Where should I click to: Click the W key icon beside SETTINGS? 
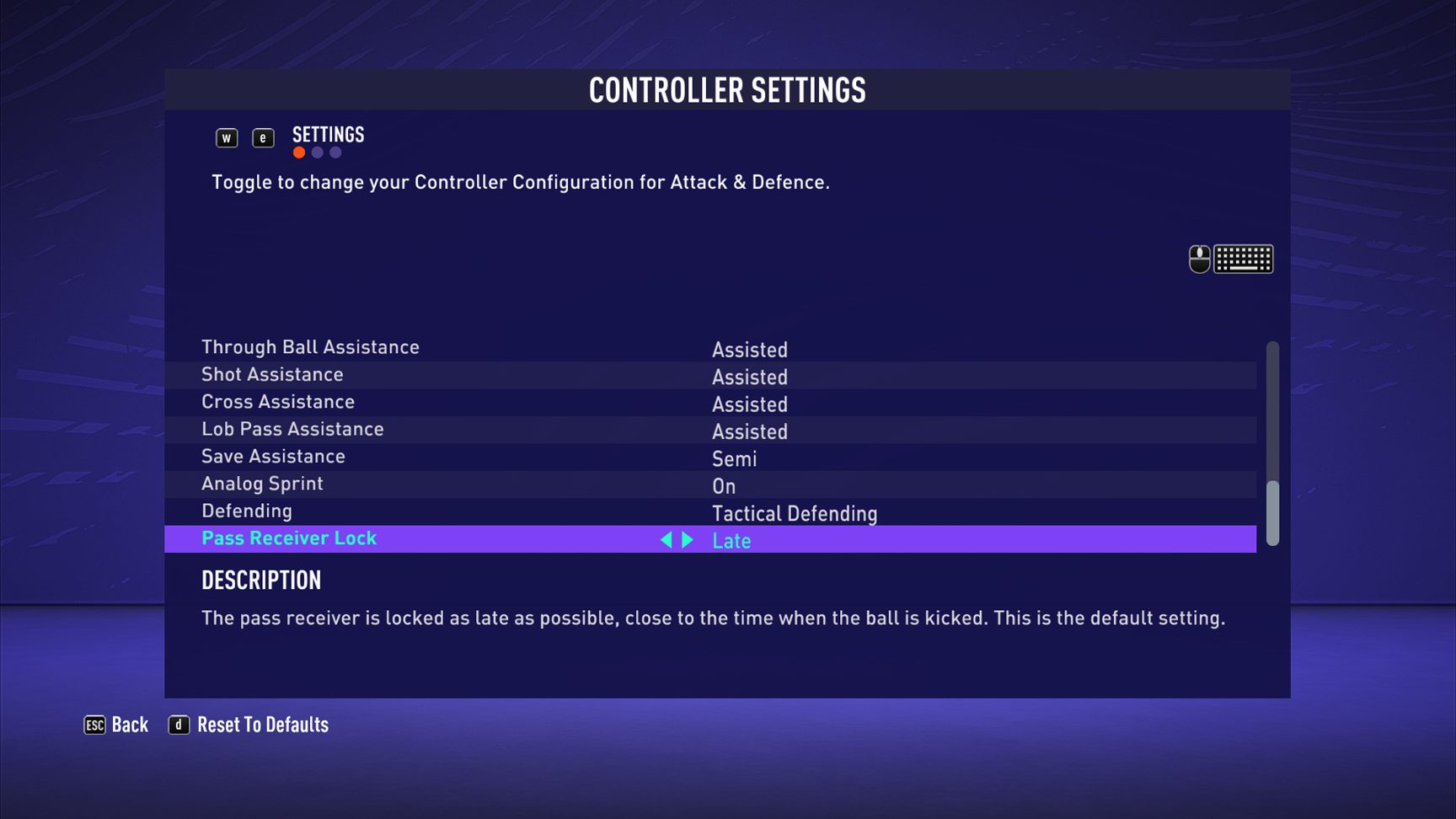click(x=226, y=137)
